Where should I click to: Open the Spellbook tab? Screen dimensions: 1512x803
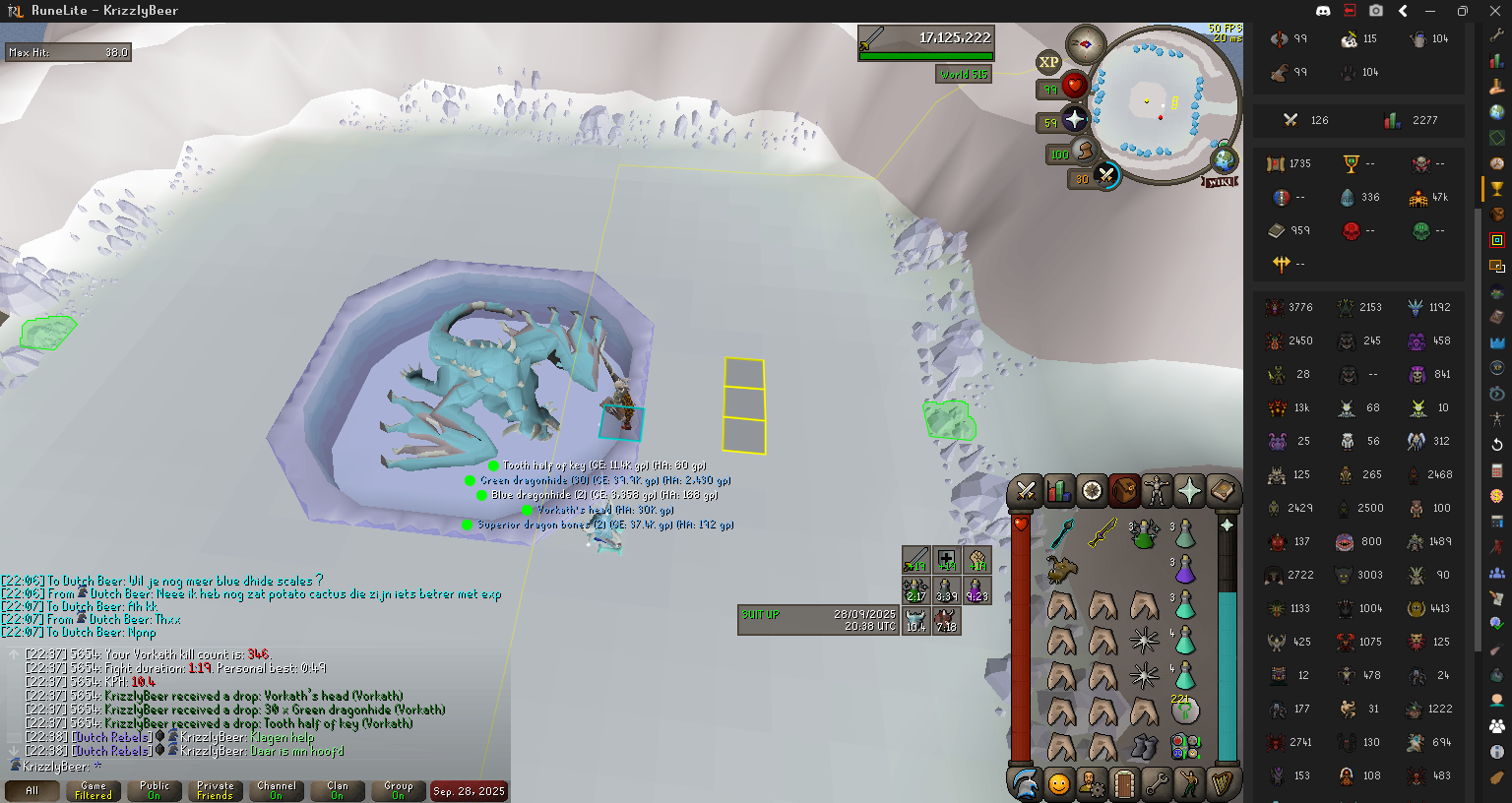(1223, 490)
